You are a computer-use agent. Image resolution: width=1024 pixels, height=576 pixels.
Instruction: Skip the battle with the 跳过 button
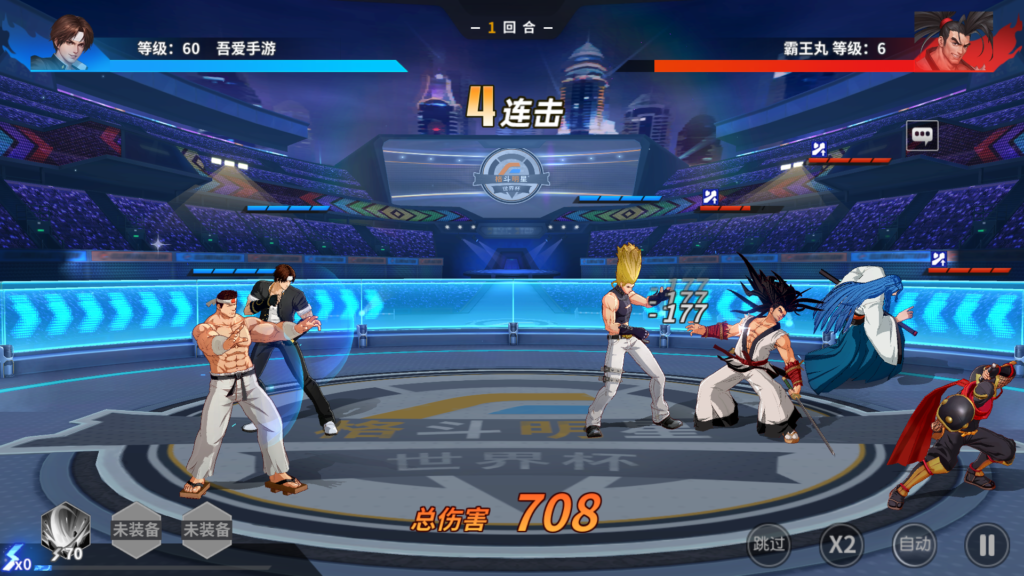click(769, 545)
